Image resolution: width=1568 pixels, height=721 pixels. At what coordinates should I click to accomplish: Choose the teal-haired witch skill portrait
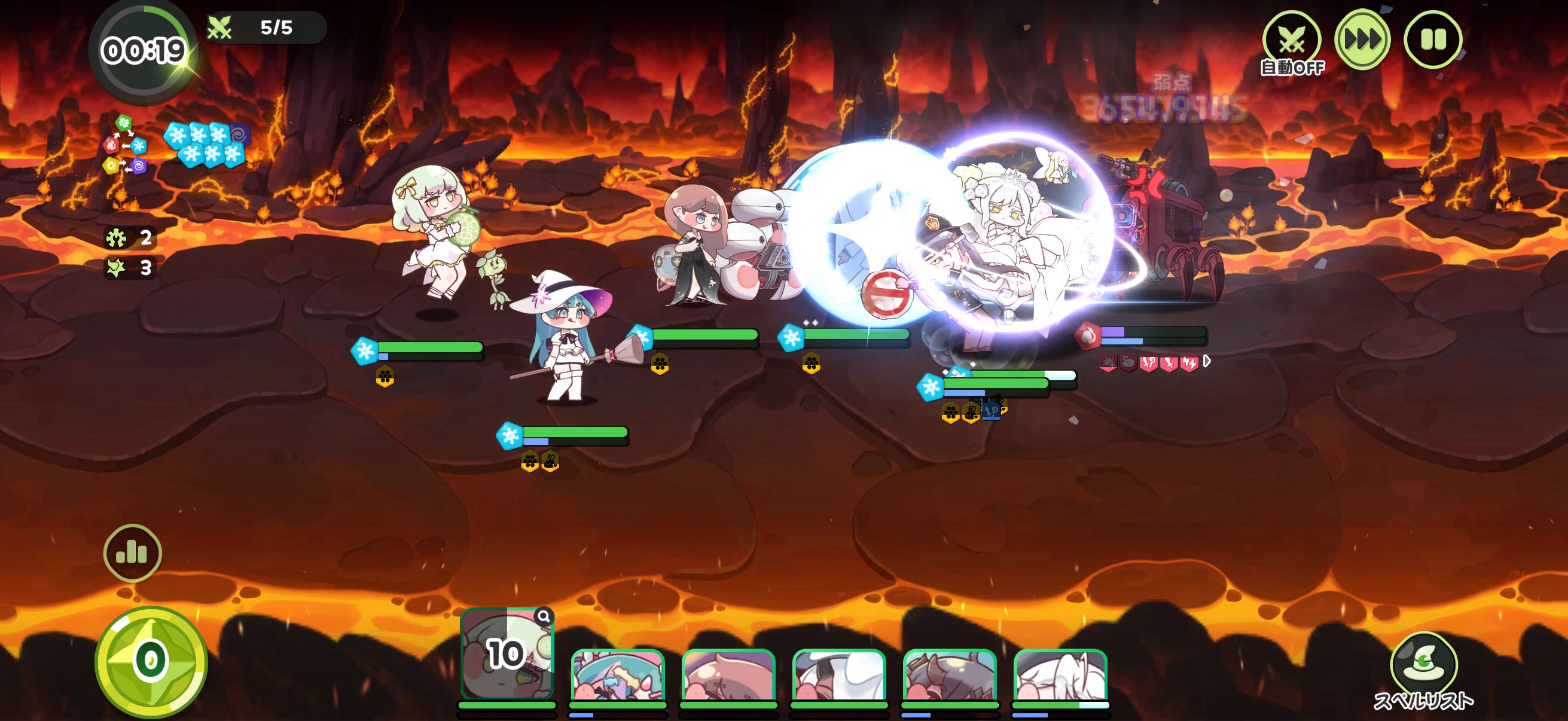pyautogui.click(x=617, y=676)
